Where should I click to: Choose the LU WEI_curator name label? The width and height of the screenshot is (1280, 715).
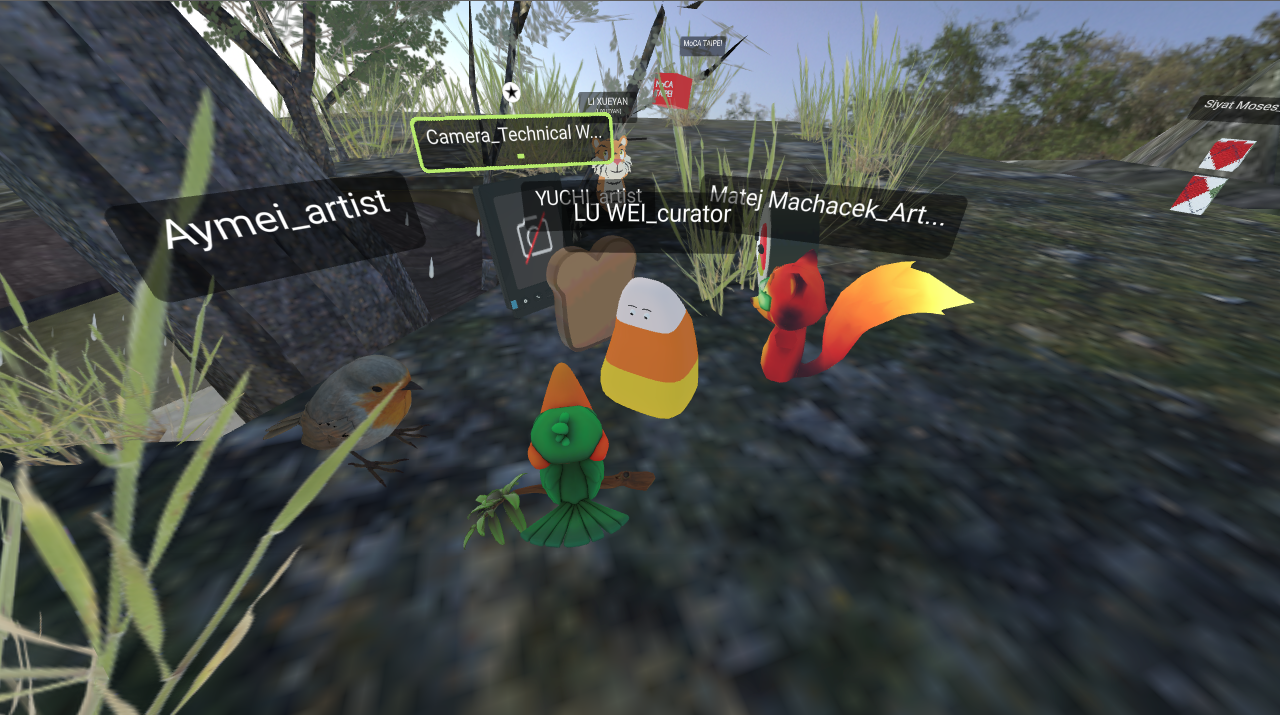click(652, 213)
